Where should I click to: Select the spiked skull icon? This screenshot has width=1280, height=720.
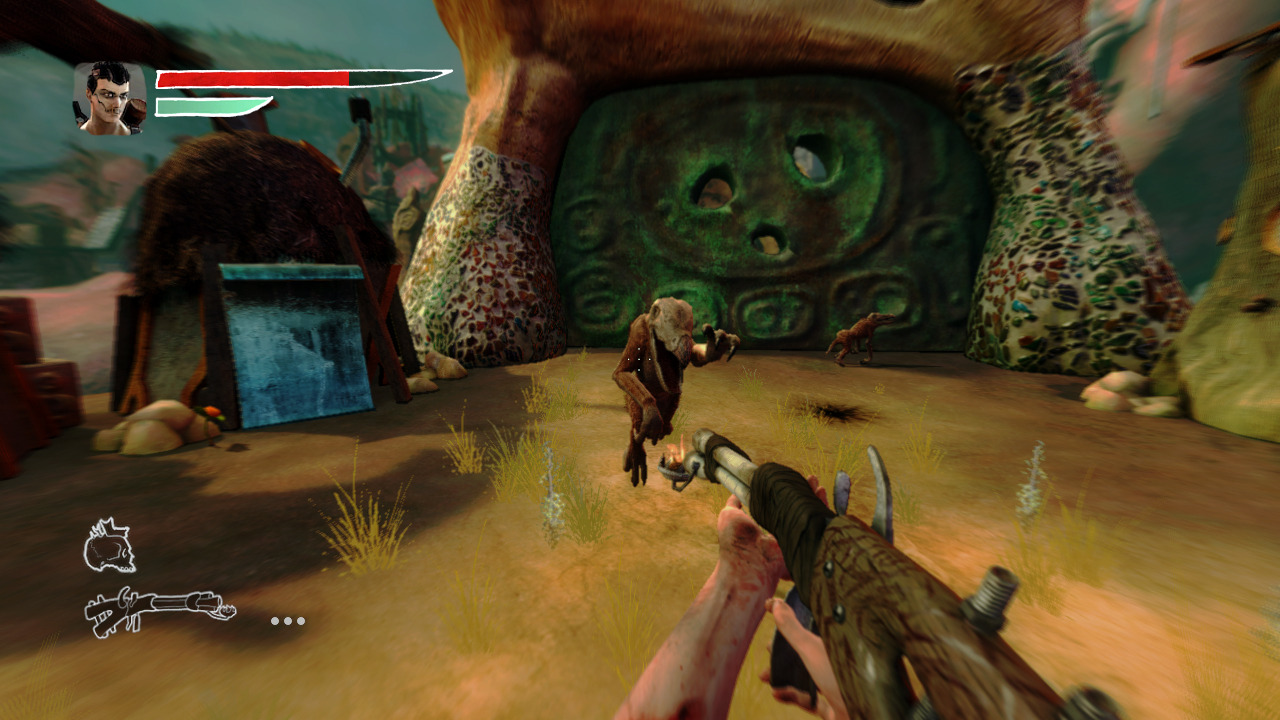click(x=109, y=547)
